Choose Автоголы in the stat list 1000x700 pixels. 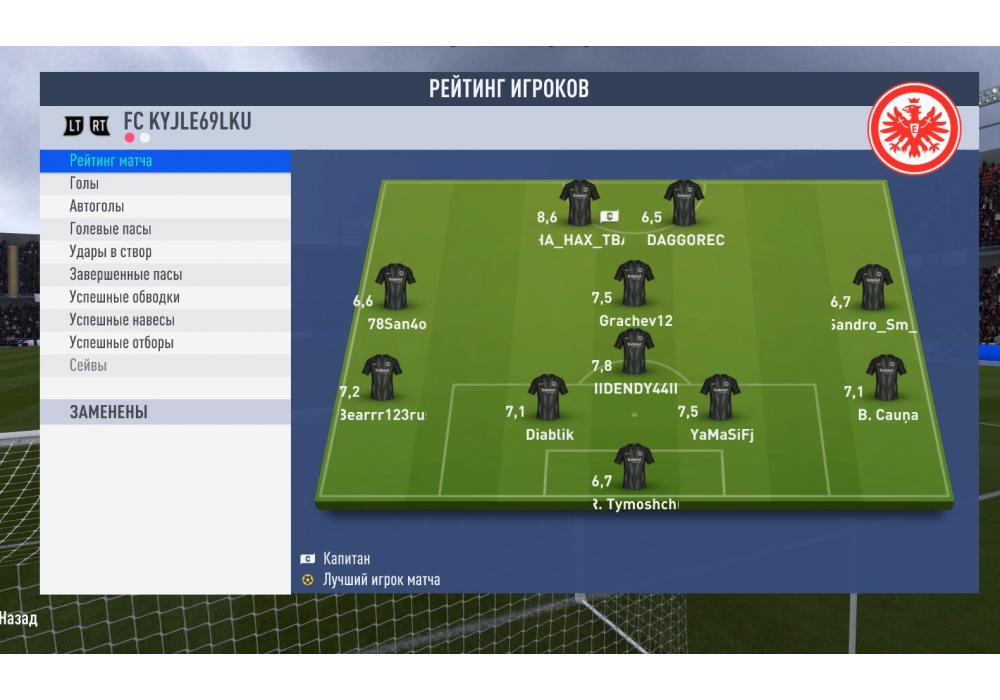pos(97,206)
